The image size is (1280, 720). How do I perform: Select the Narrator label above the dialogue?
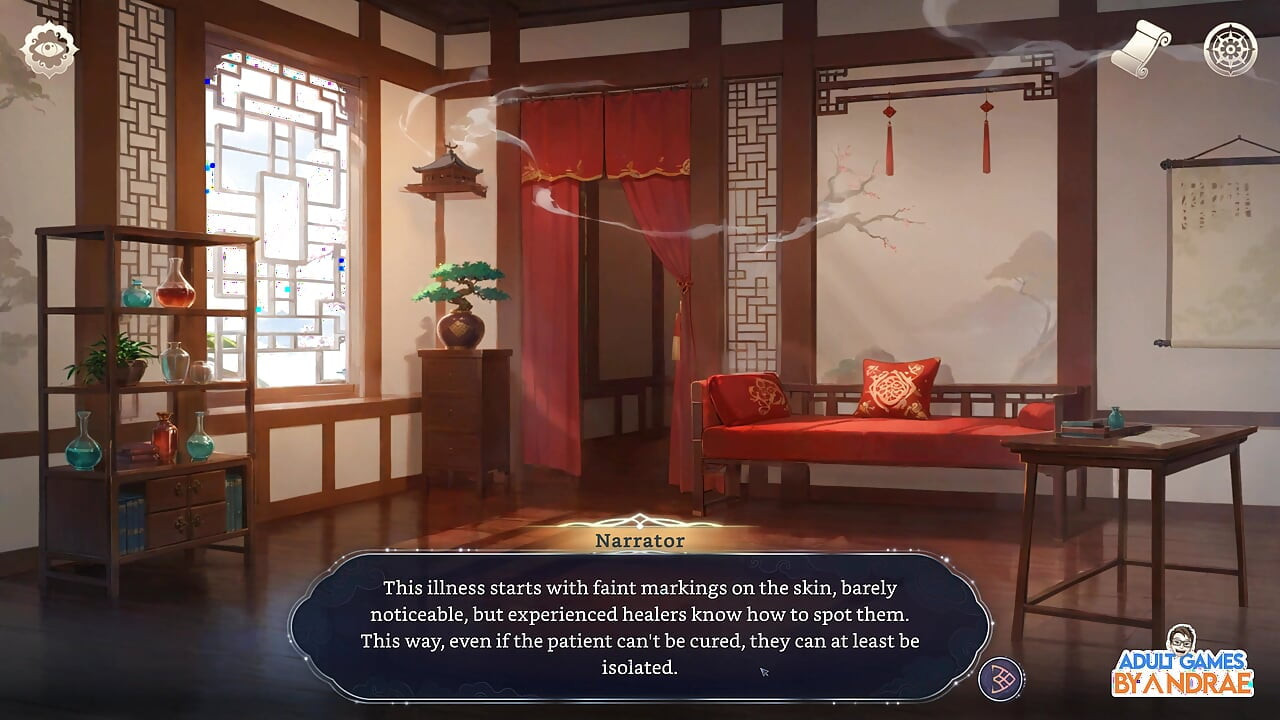click(640, 540)
